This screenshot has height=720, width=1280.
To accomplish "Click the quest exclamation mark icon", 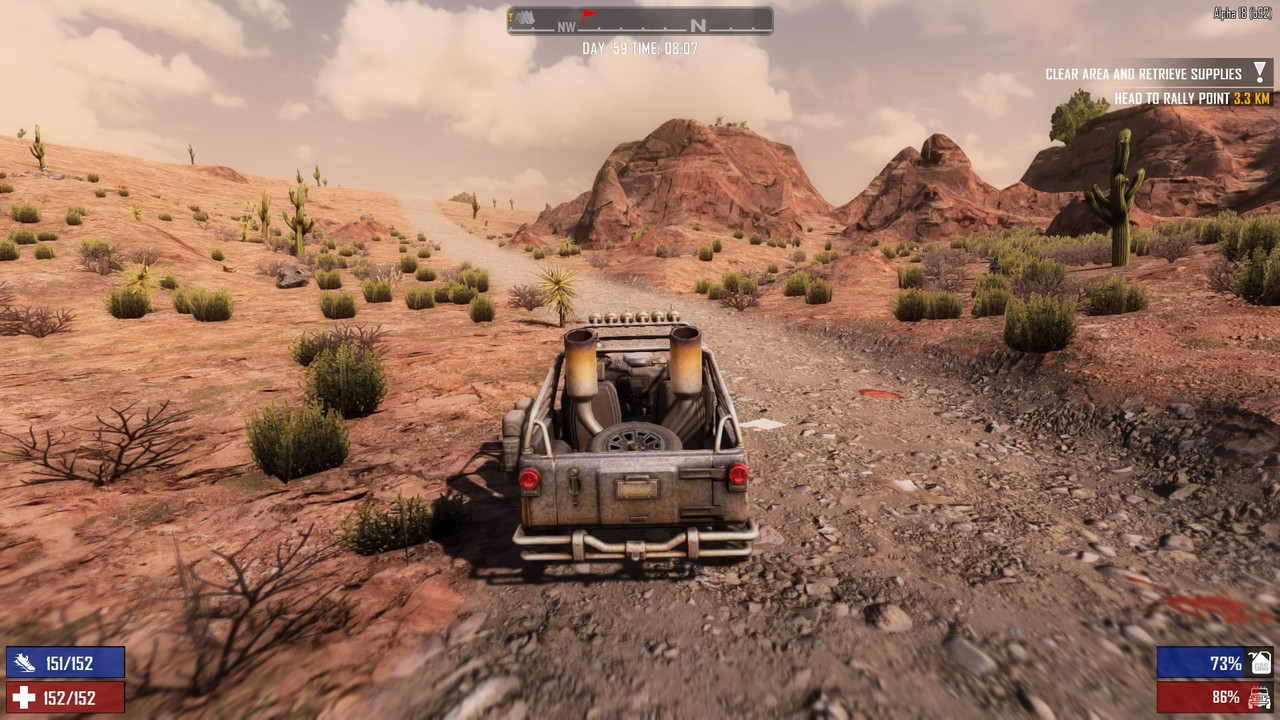I will coord(1260,72).
